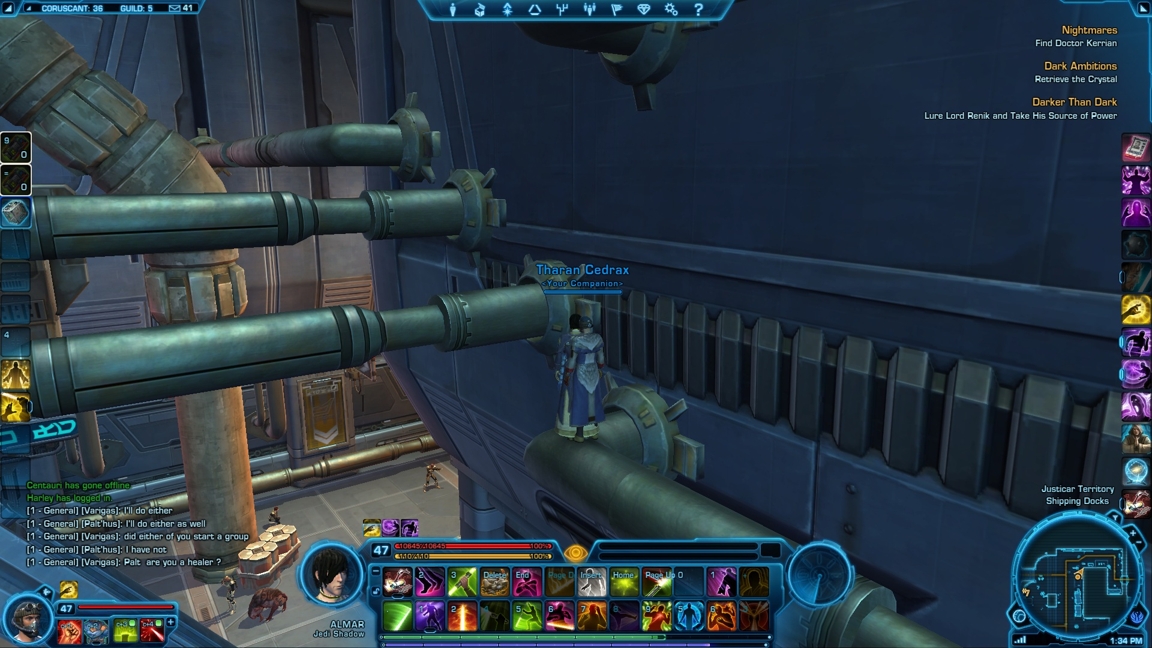Open the inventory box icon in top menu
The image size is (1152, 648).
pyautogui.click(x=480, y=10)
